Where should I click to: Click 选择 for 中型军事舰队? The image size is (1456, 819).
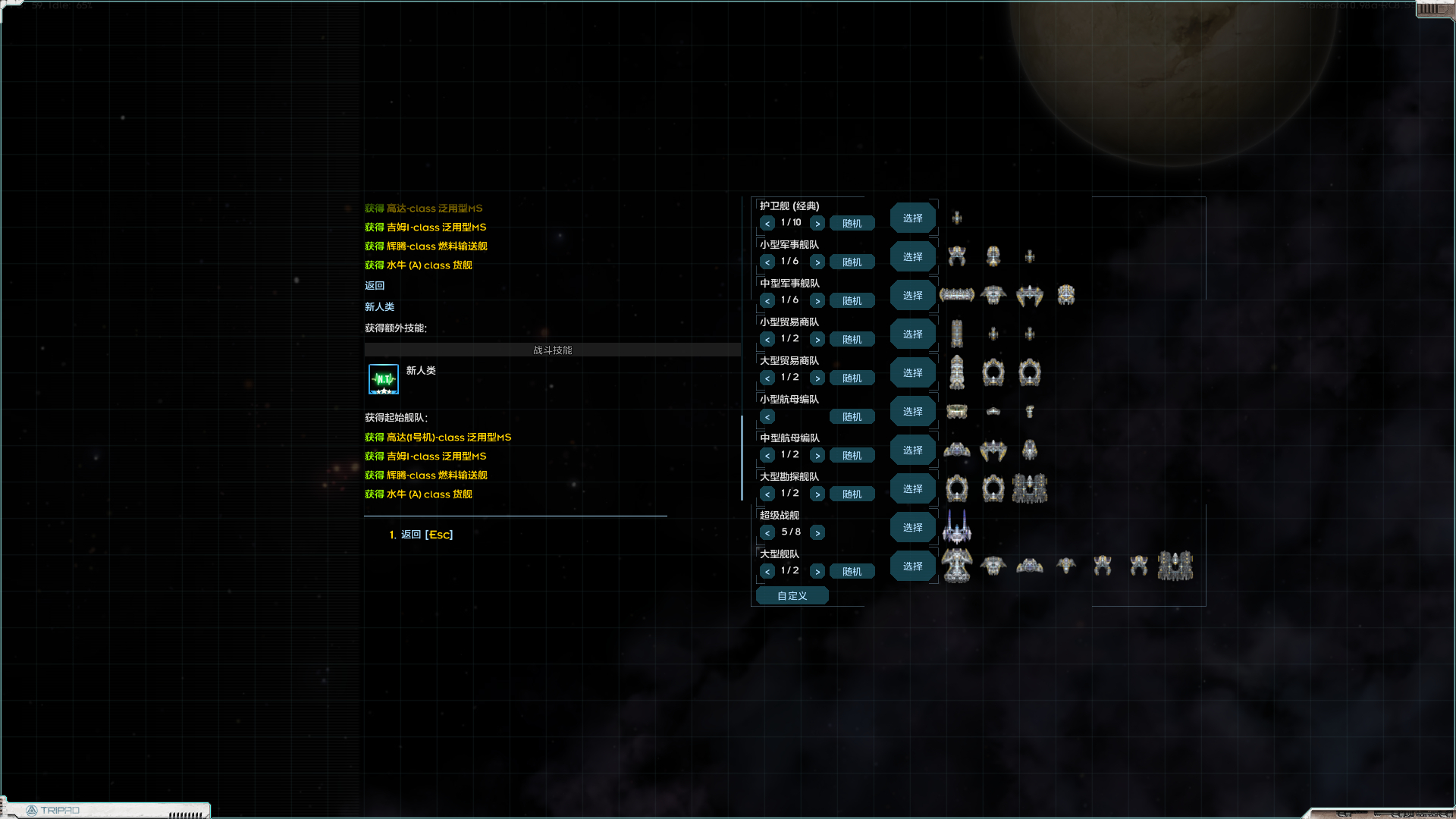(912, 295)
